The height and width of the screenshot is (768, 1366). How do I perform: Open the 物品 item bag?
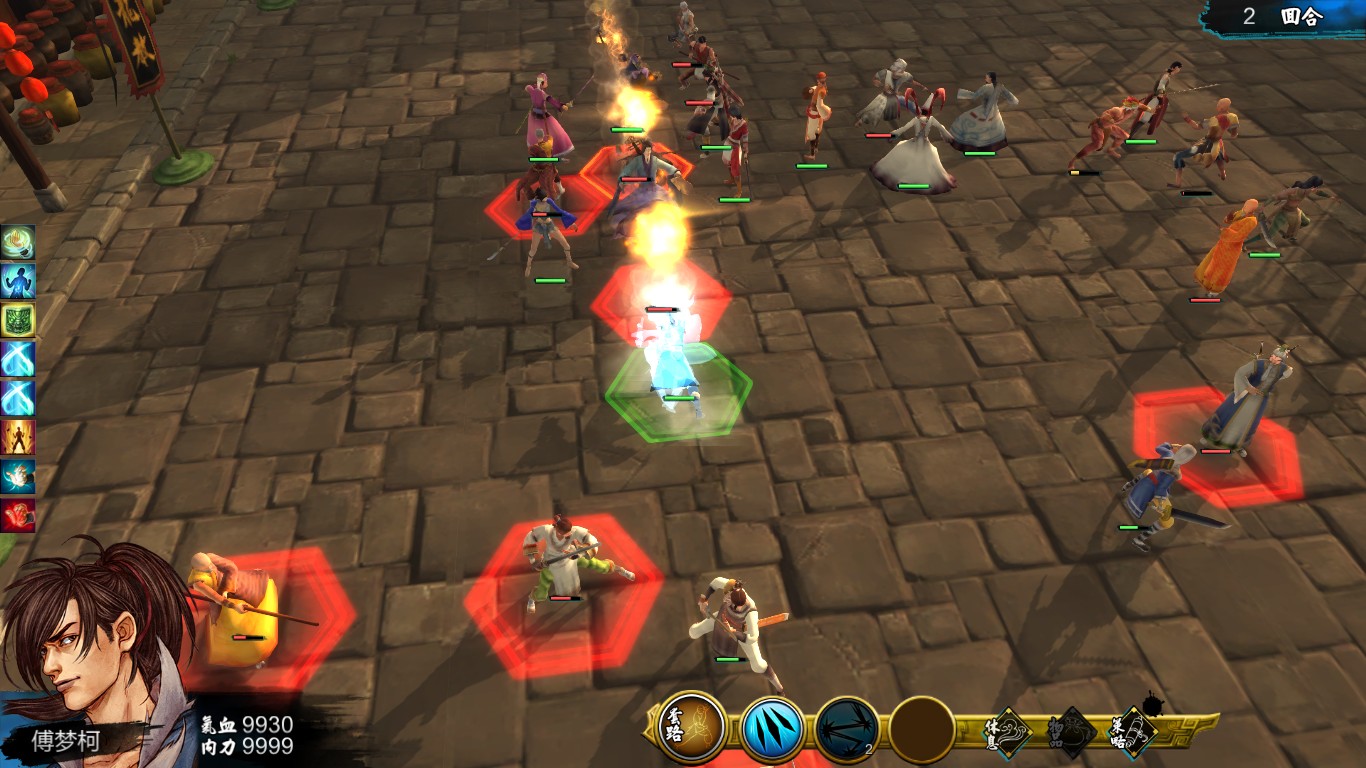click(x=1071, y=735)
